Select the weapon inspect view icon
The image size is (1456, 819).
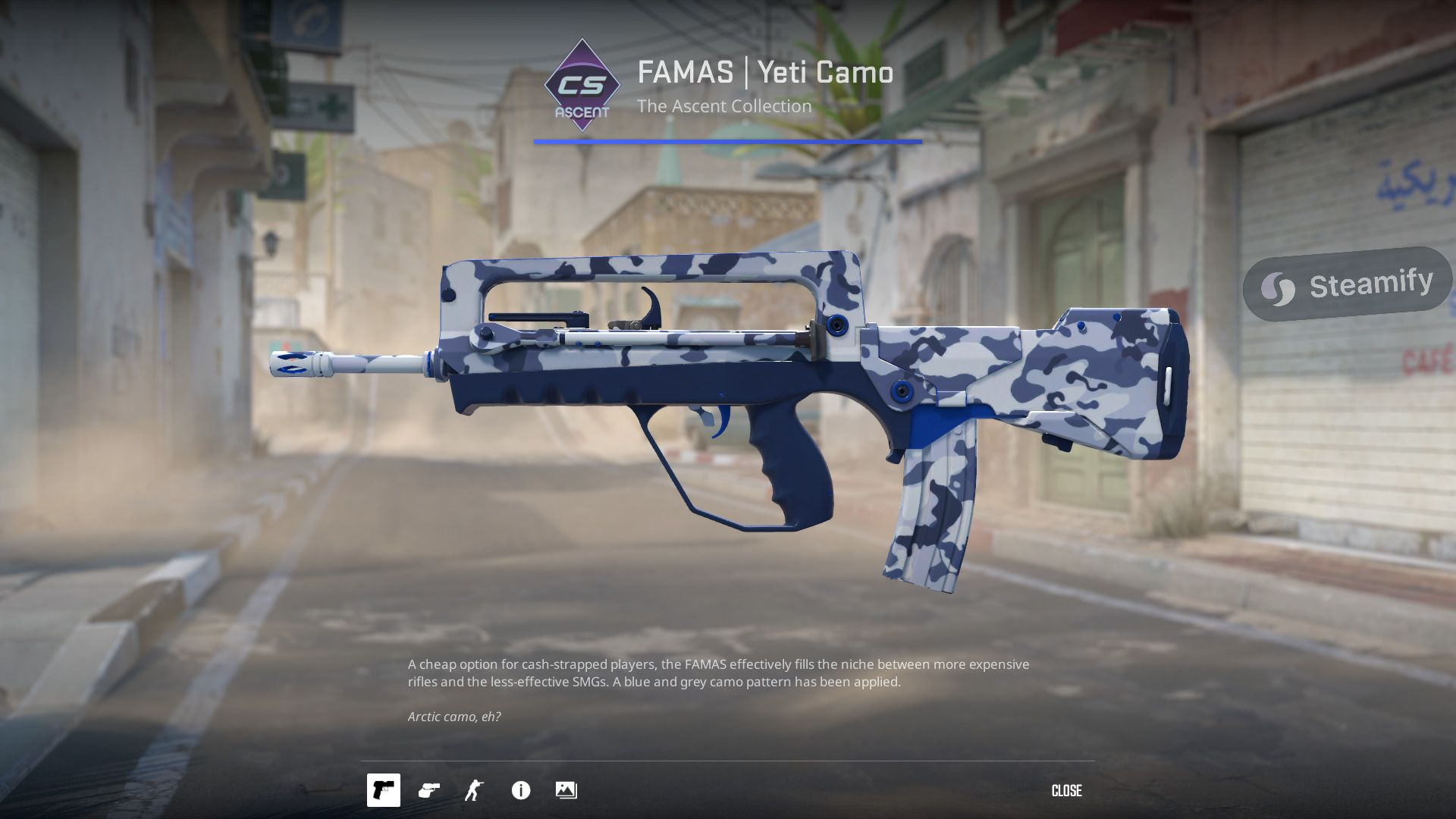point(383,790)
